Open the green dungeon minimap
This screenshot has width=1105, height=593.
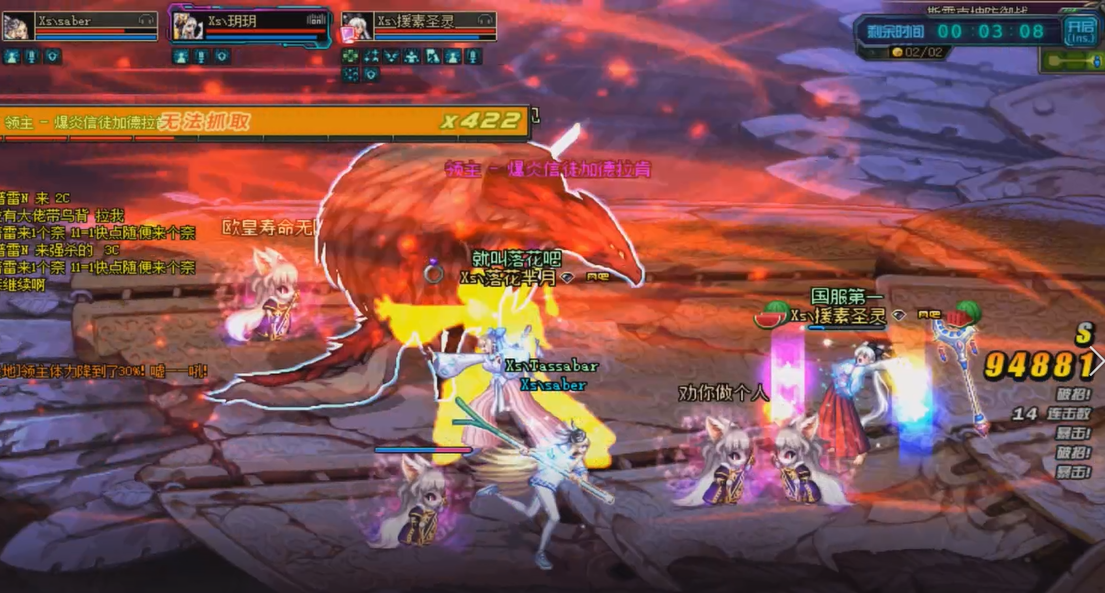click(1072, 61)
